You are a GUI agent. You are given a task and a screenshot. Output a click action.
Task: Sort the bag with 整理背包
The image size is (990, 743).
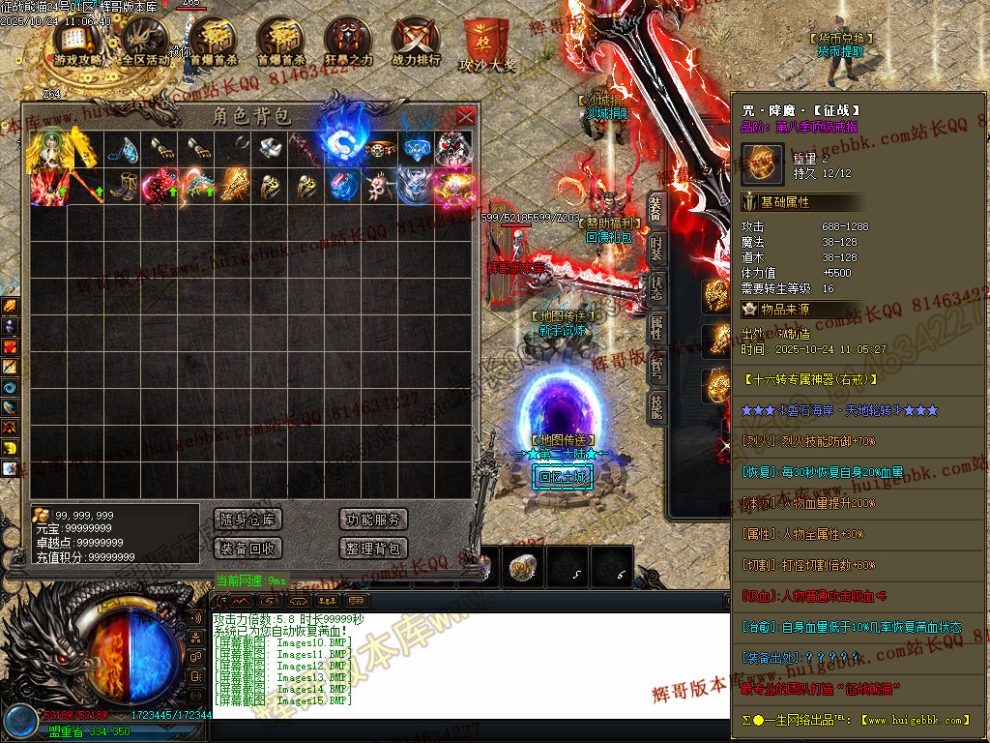pyautogui.click(x=373, y=548)
